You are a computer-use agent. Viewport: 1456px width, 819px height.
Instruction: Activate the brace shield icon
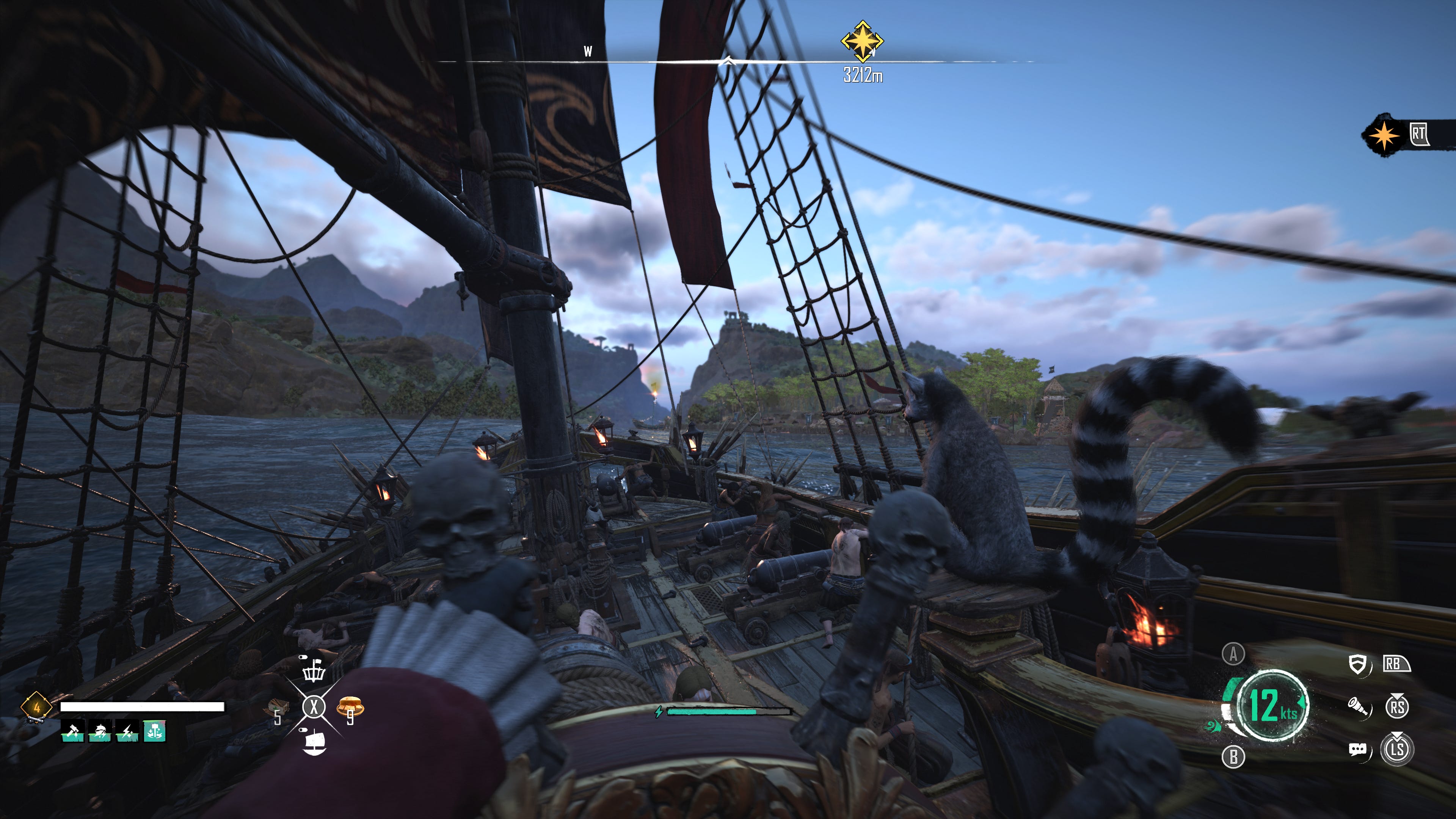click(1357, 664)
